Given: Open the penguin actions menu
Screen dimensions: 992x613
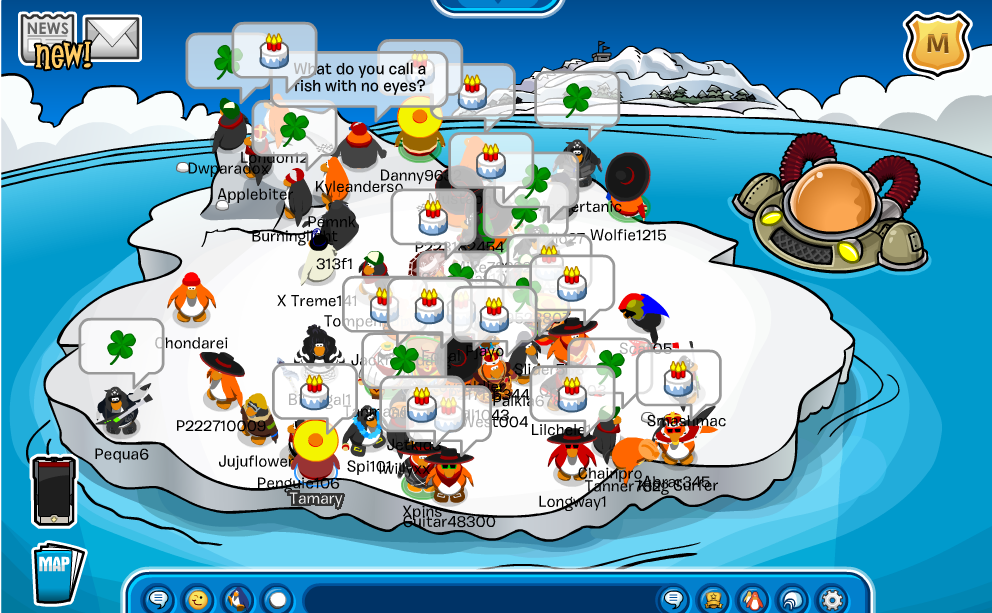Looking at the screenshot, I should pyautogui.click(x=237, y=599).
